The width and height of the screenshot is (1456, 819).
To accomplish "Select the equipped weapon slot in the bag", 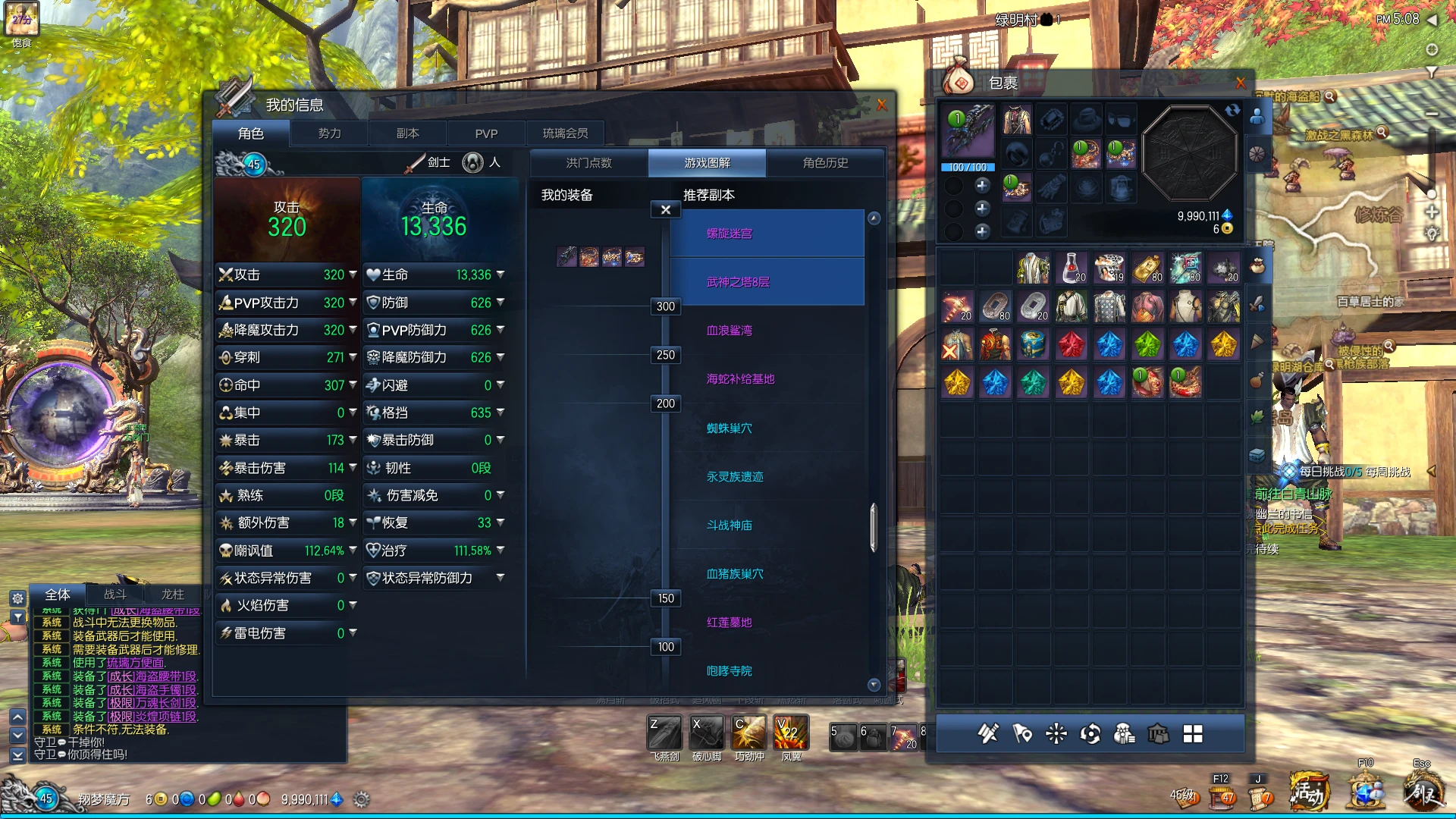I will coord(968,132).
